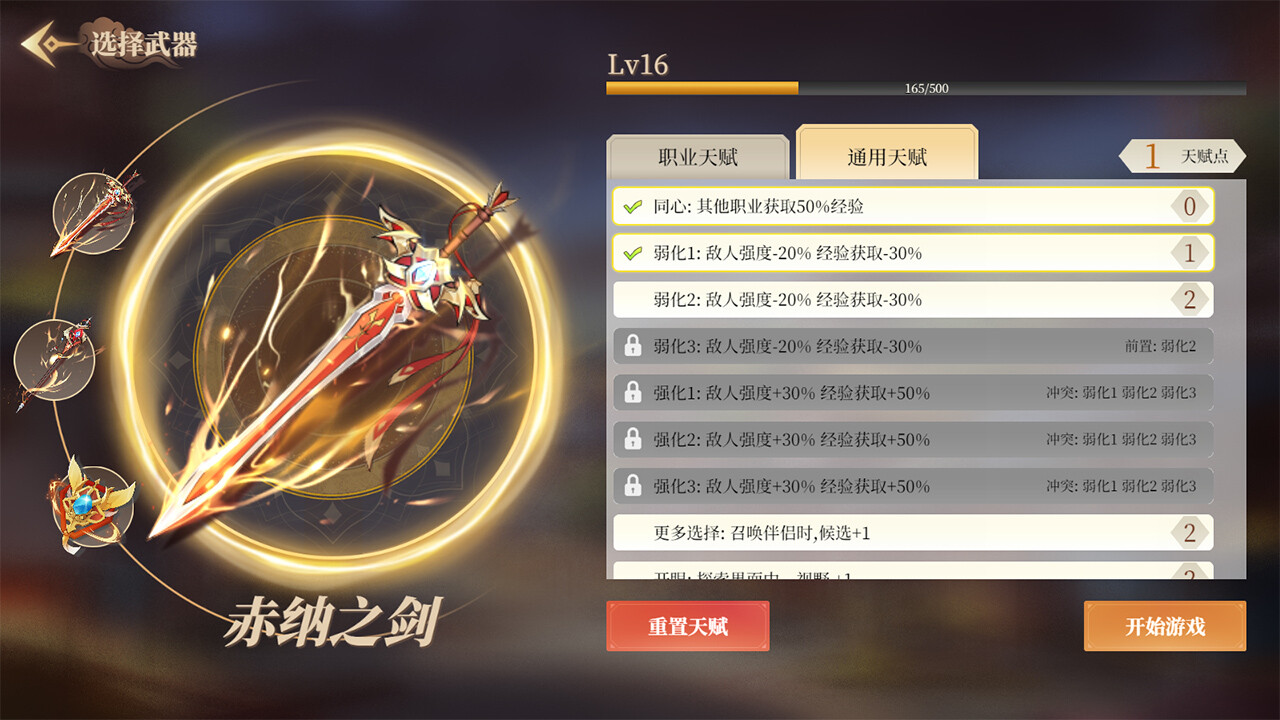Click the cost badge 2 on 弱化2

1190,299
